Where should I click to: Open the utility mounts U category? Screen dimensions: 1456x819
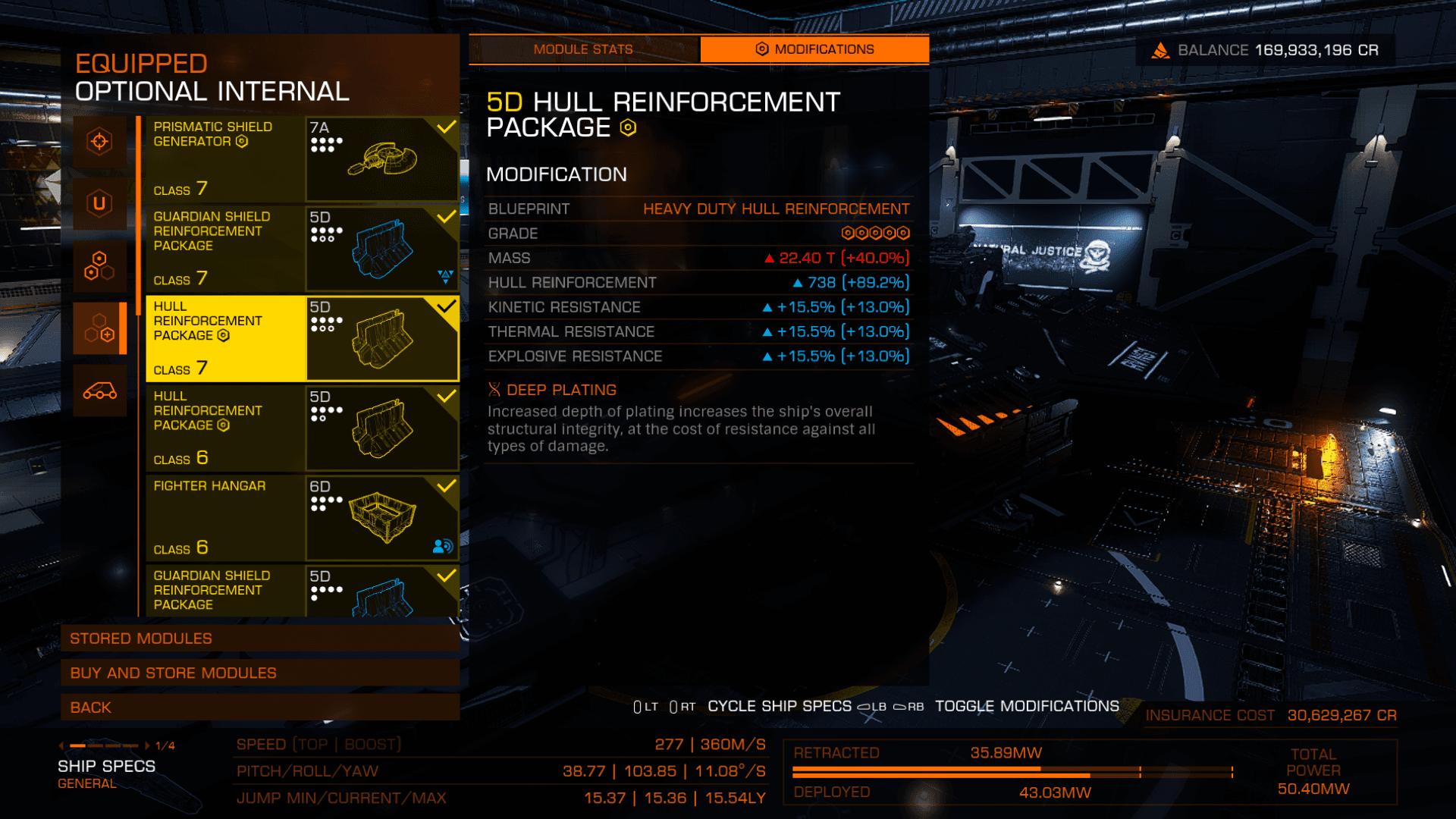99,203
